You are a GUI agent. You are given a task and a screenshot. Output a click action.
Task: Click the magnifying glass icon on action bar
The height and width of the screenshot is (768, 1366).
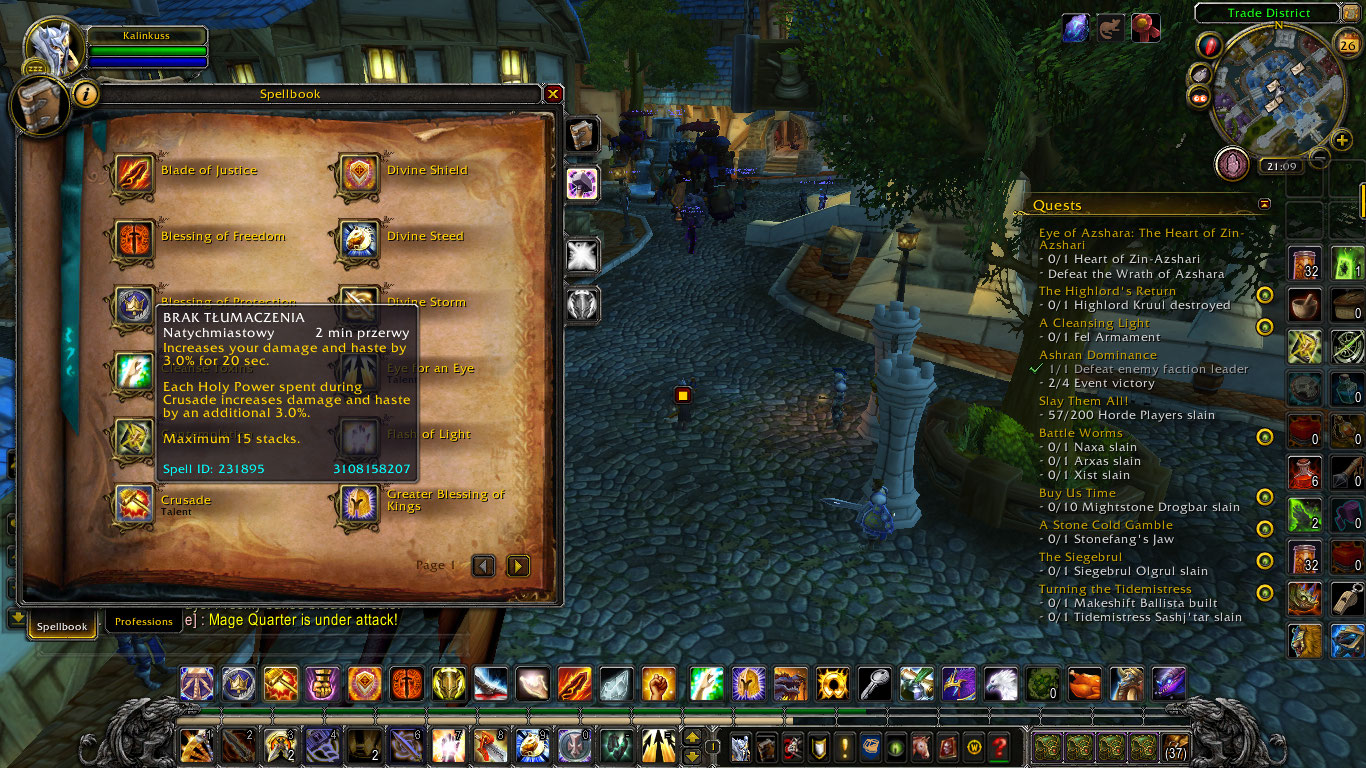[x=873, y=685]
